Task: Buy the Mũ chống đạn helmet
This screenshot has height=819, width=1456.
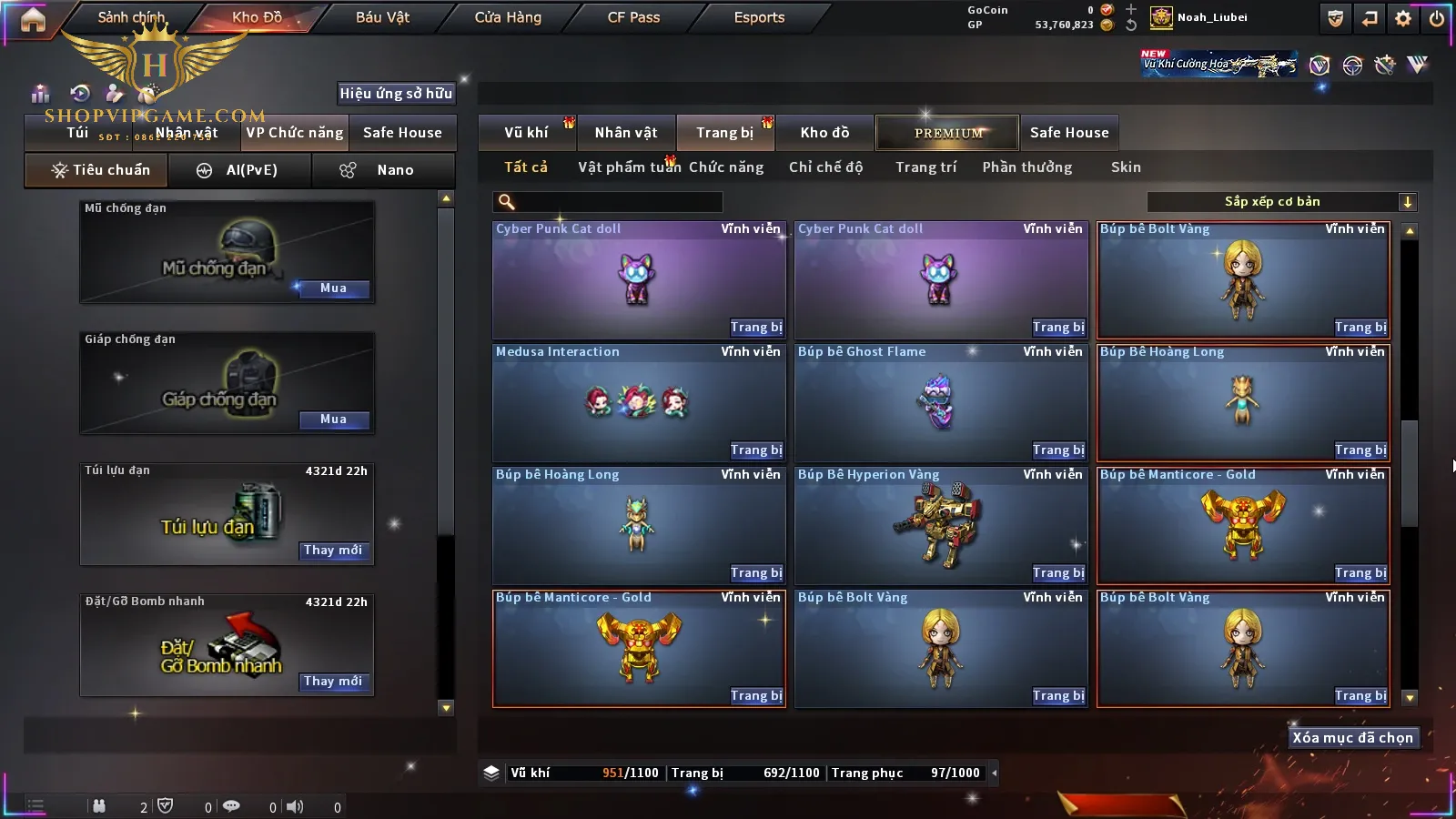Action: [x=333, y=288]
